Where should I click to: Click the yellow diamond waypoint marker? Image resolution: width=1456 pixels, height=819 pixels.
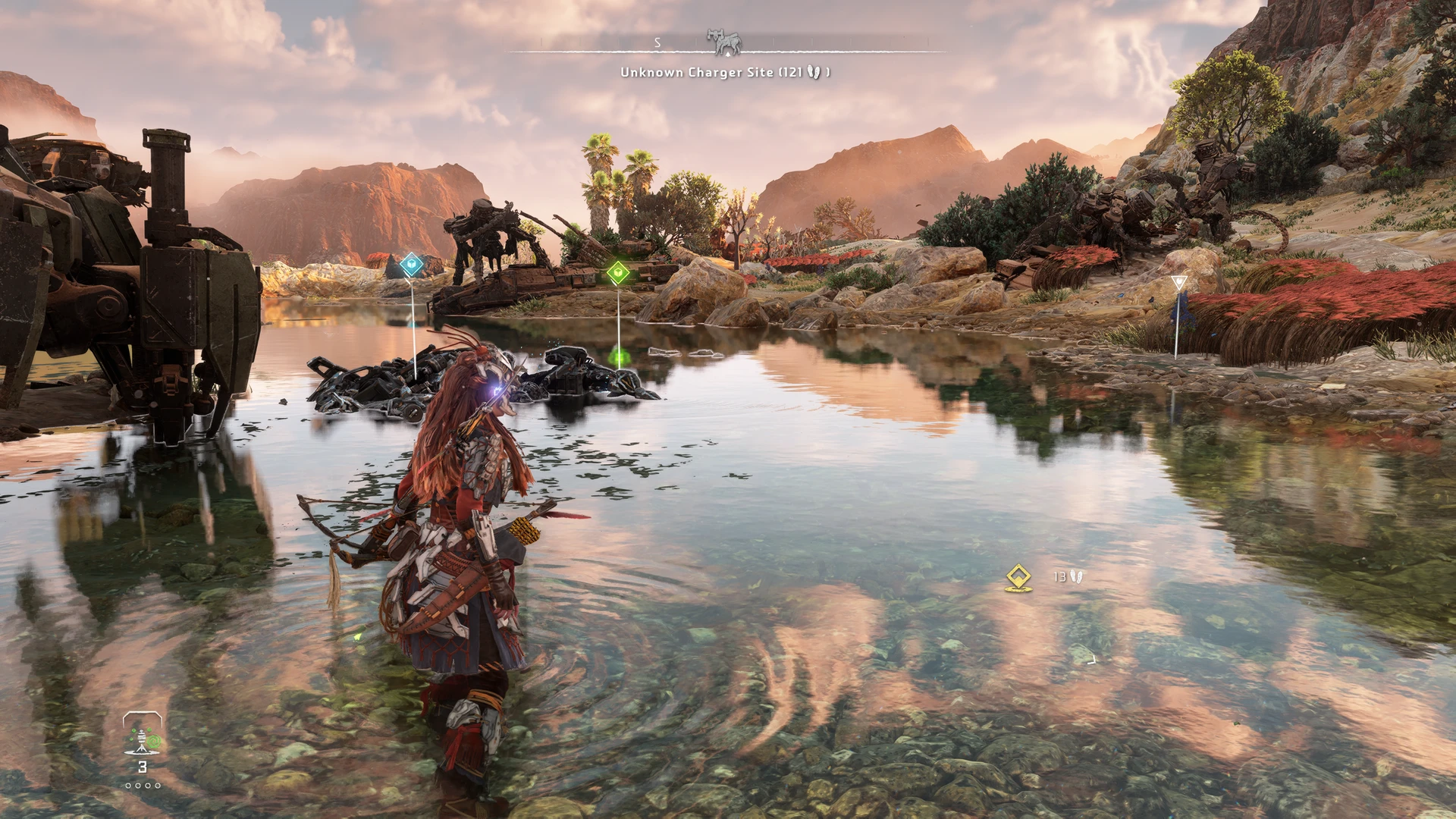point(1018,577)
